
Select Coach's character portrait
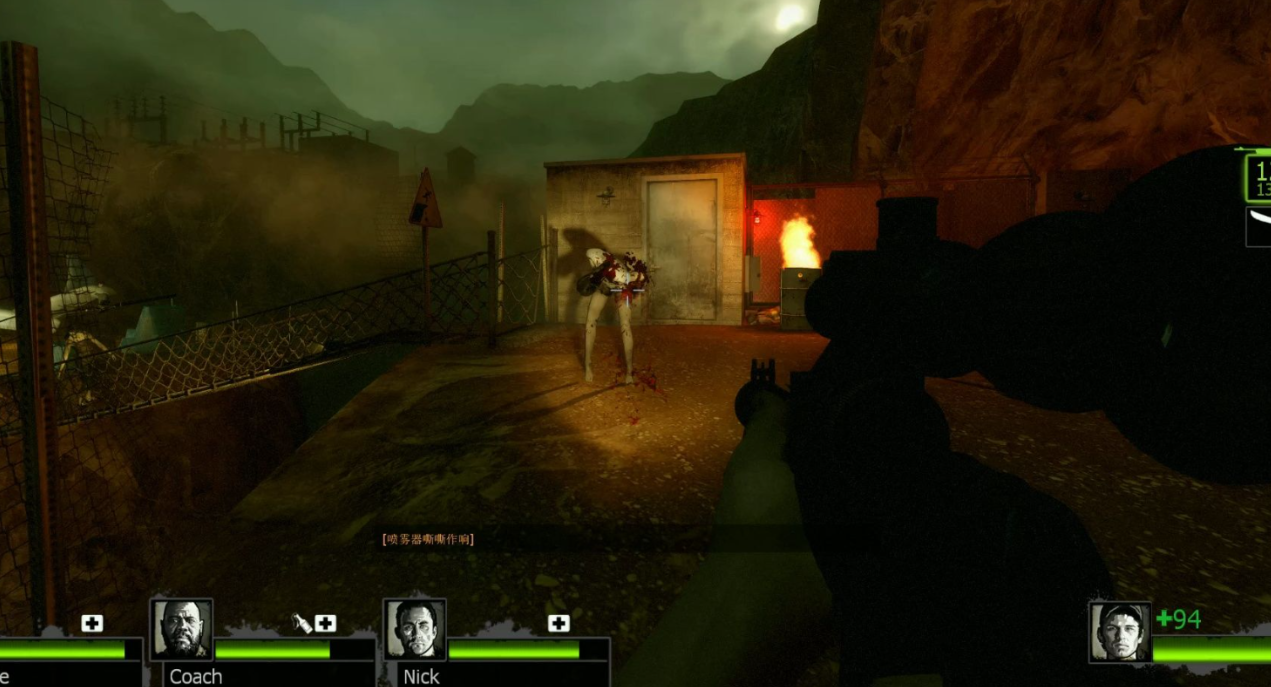[x=181, y=630]
